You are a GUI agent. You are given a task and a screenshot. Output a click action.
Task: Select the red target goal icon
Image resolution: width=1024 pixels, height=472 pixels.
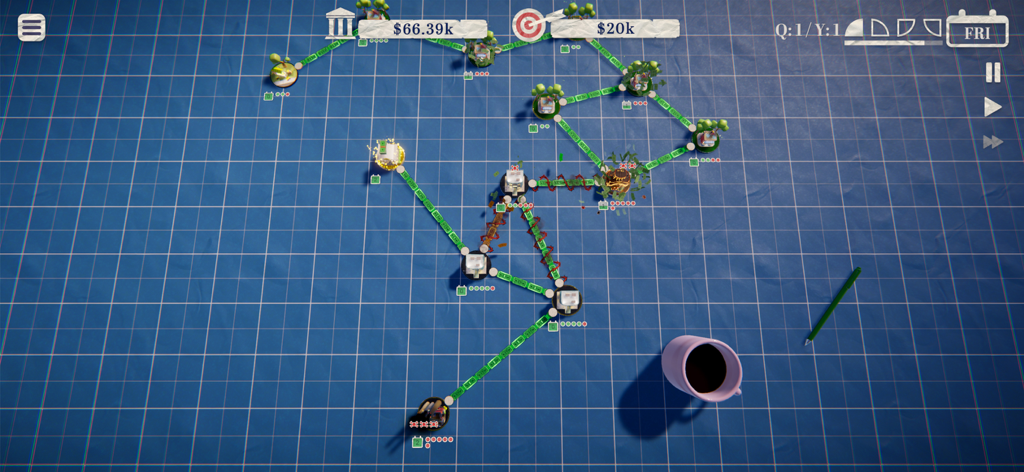pyautogui.click(x=528, y=26)
